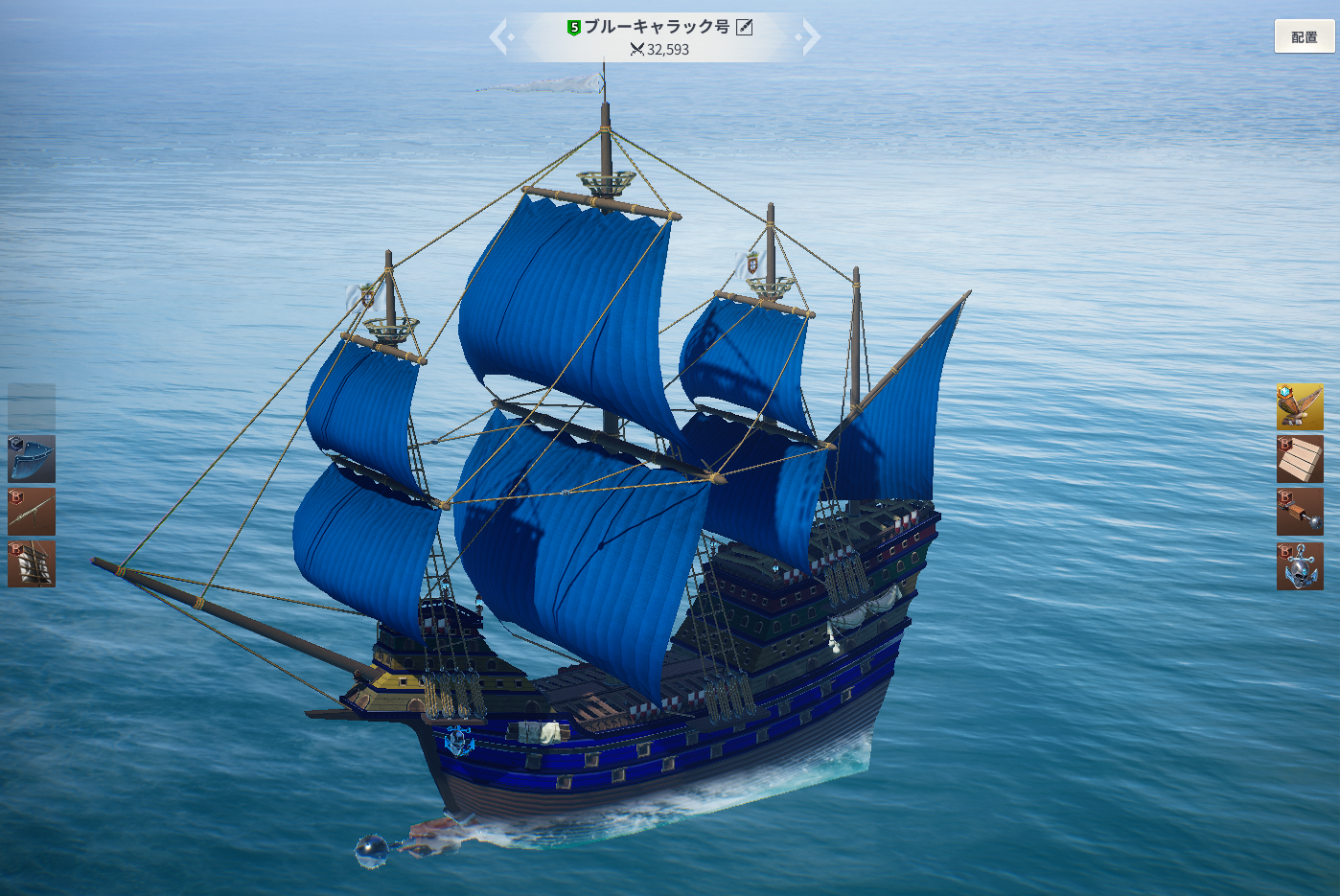
Task: Select the long gun equipment slot
Action: (32, 512)
